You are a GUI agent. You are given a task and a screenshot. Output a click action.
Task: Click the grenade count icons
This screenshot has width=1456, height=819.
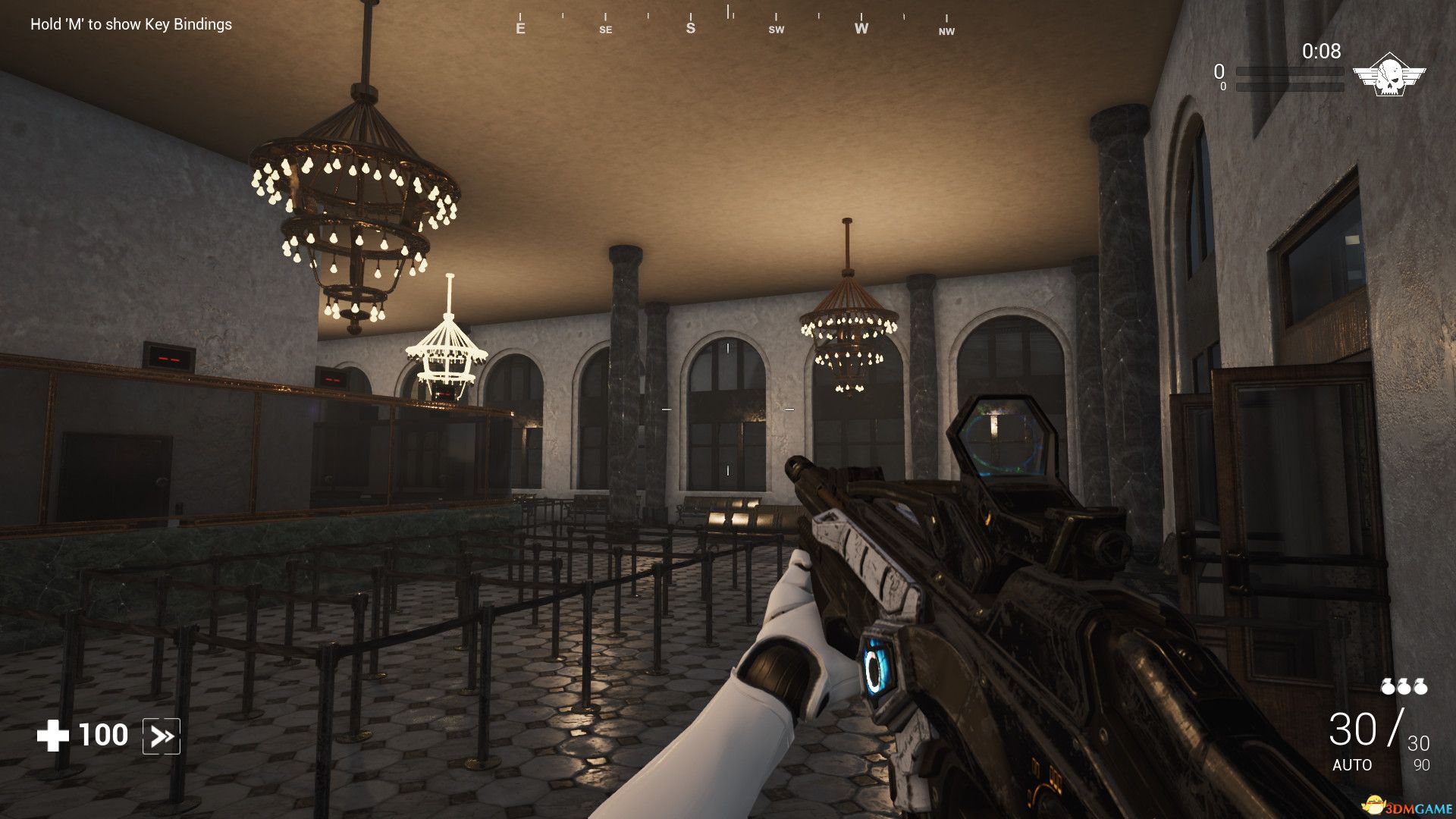point(1403,686)
